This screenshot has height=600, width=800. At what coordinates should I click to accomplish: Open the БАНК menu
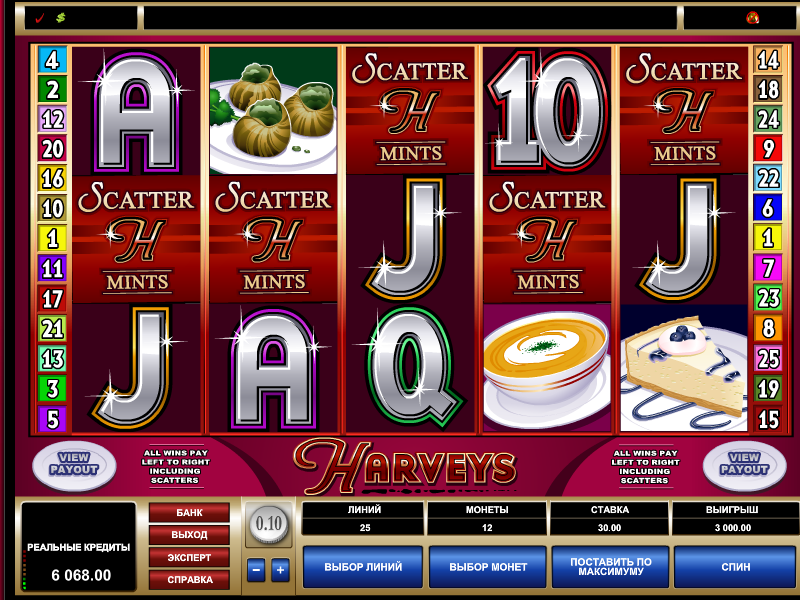click(189, 513)
